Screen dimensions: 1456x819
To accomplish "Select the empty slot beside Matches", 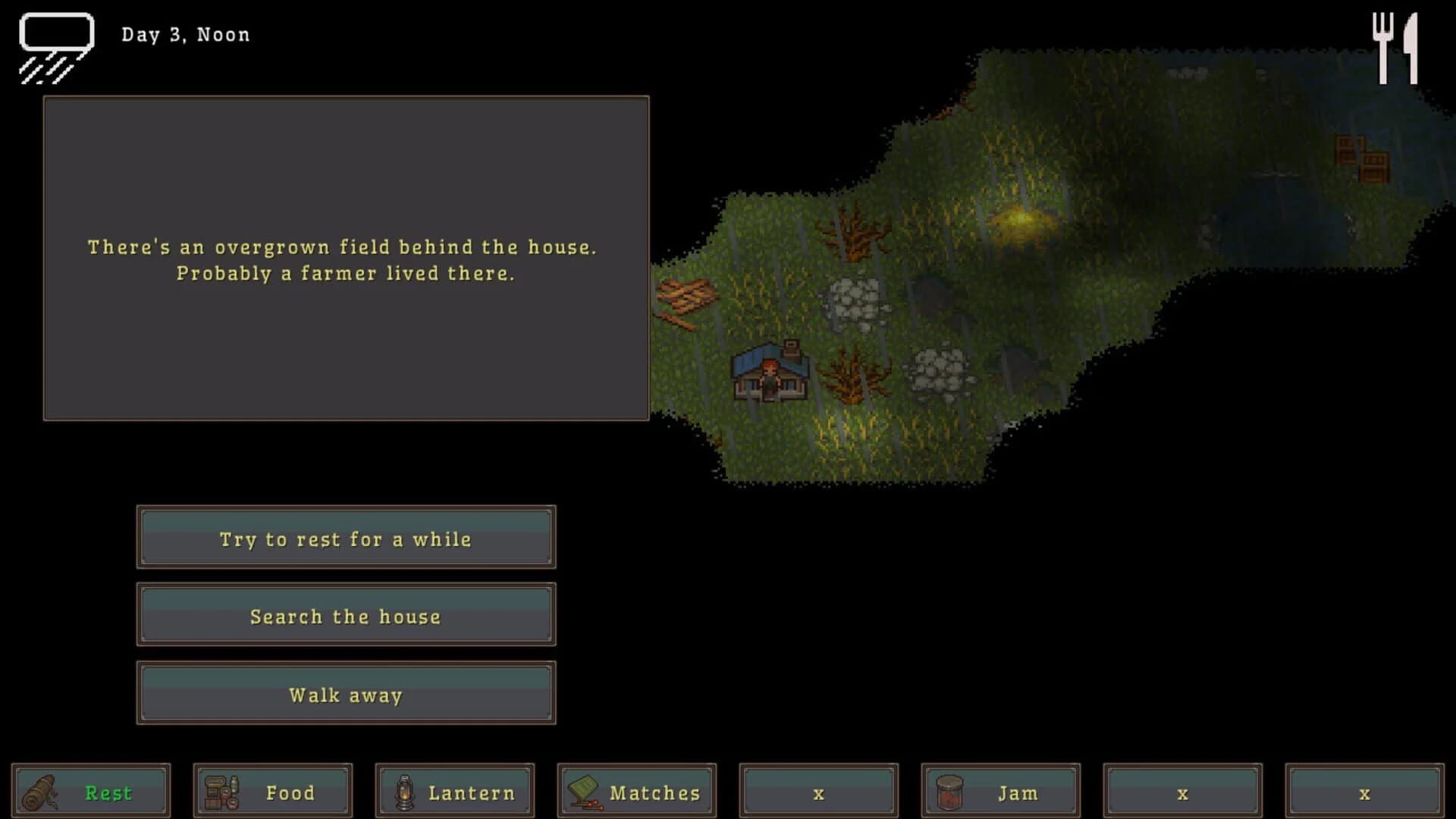I will (817, 792).
